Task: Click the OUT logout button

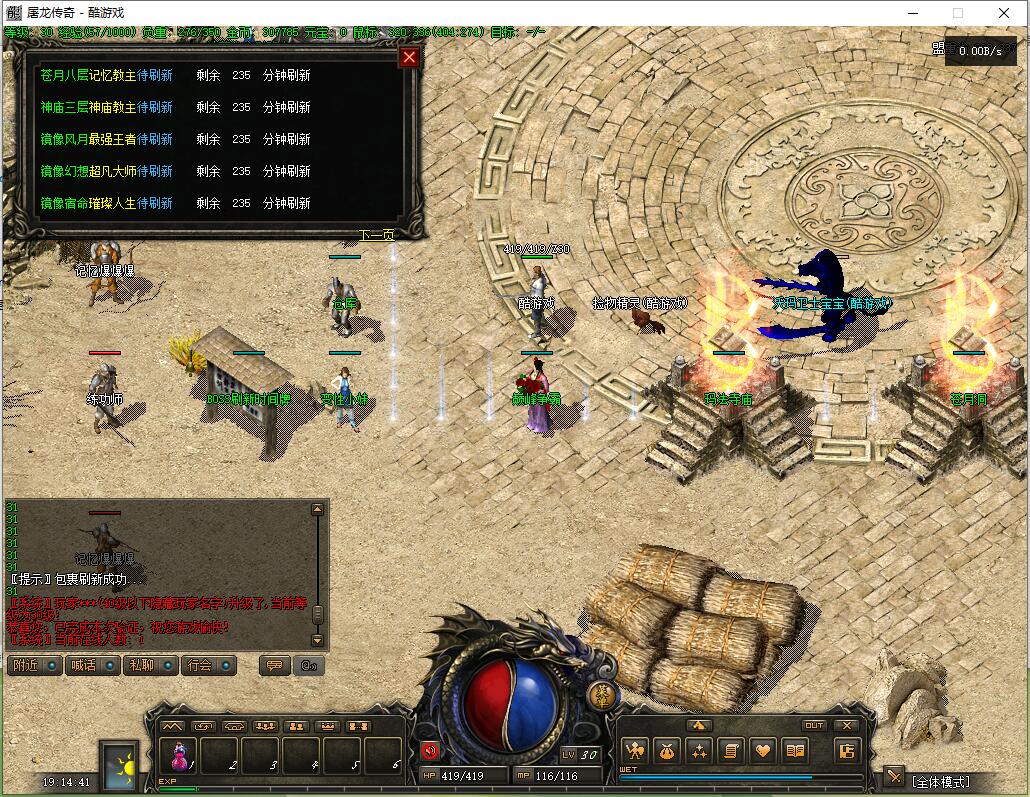Action: 814,726
